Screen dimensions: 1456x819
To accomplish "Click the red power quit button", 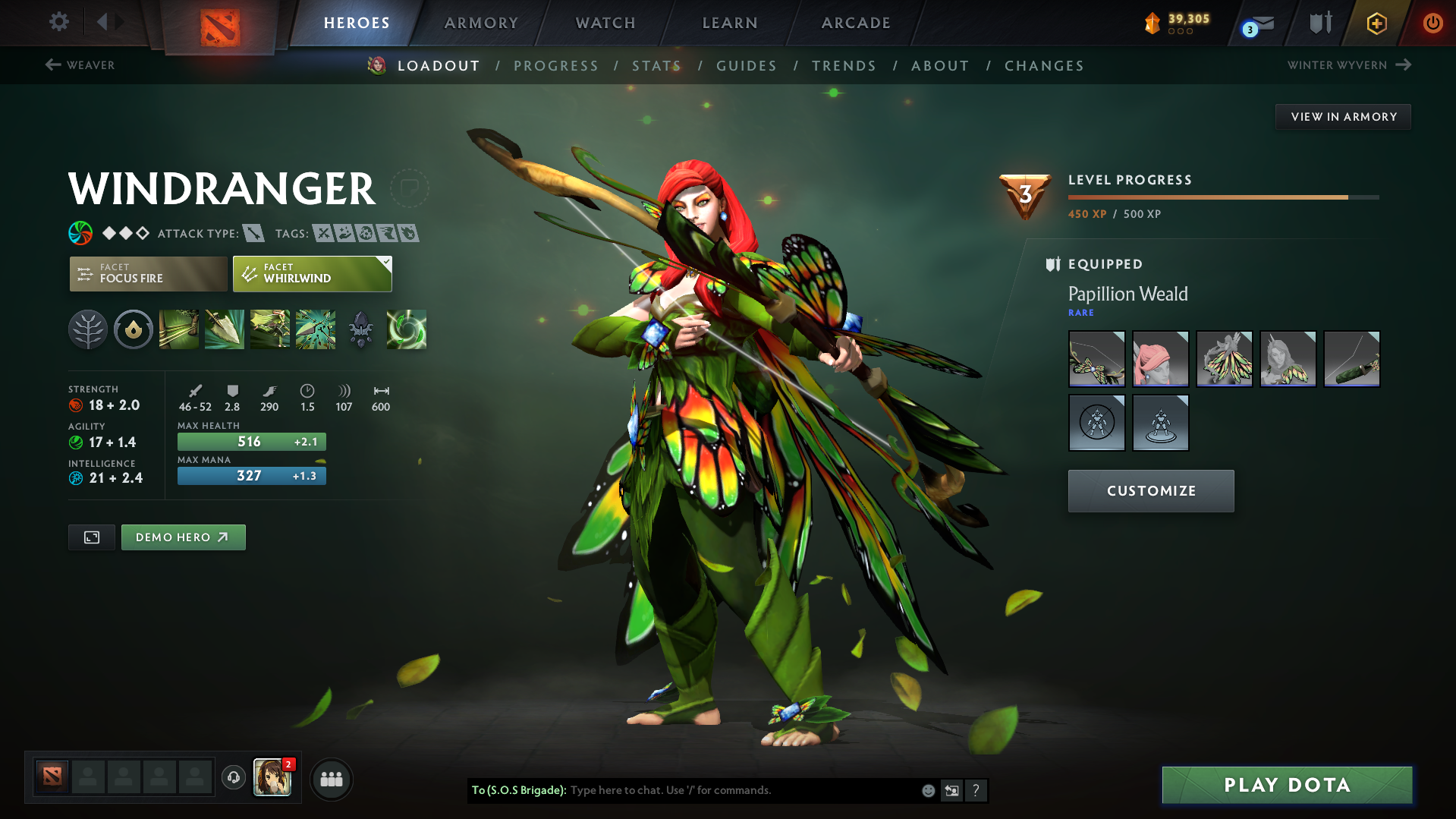I will pos(1432,23).
